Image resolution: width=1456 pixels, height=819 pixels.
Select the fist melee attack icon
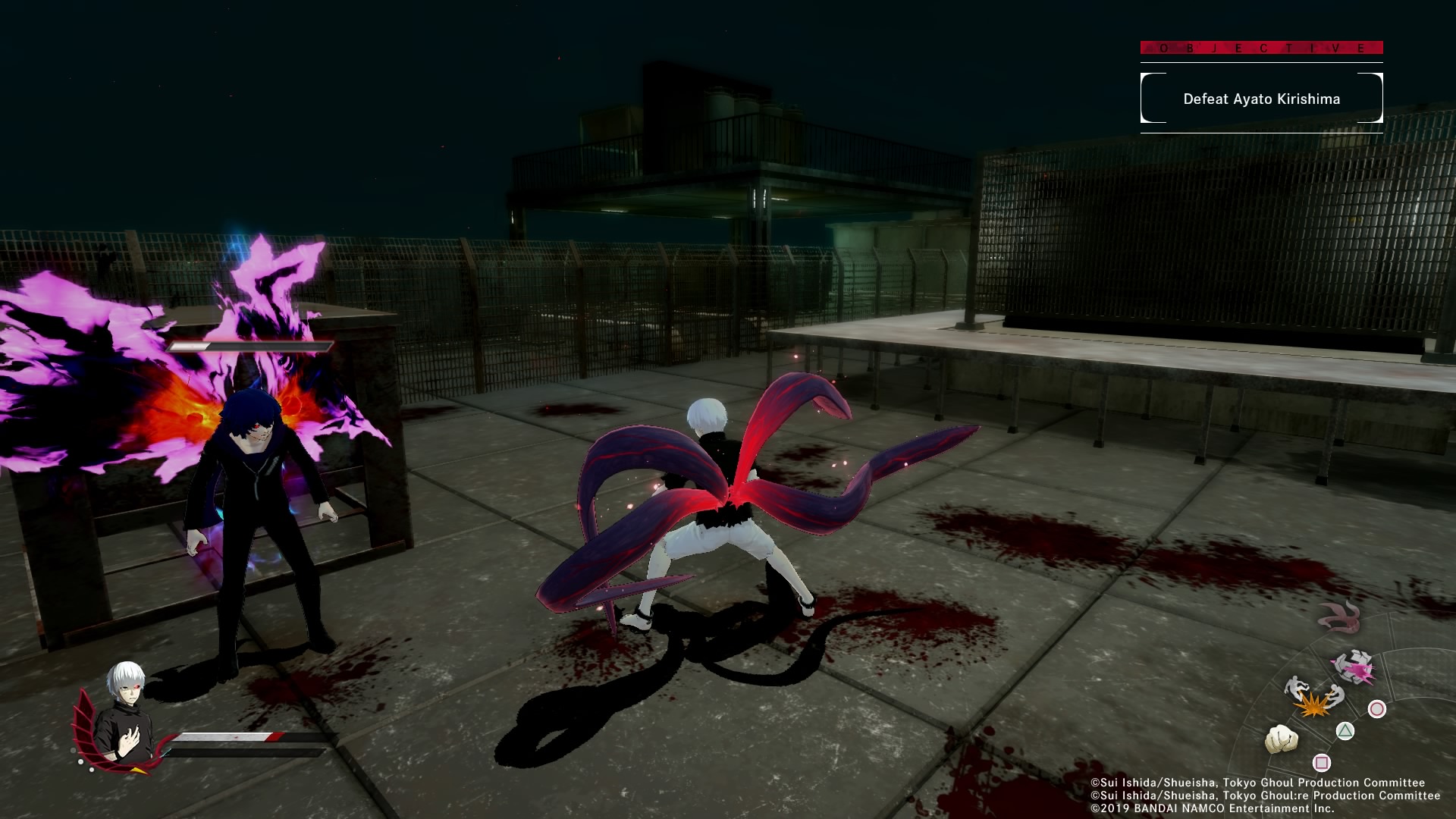pos(1282,739)
